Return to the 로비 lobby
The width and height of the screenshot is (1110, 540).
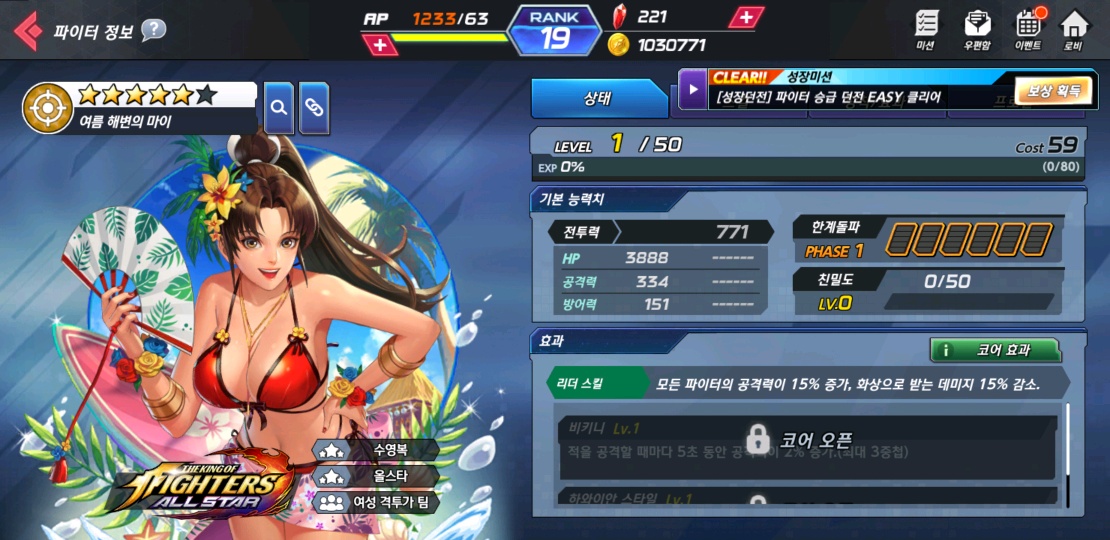[1074, 30]
